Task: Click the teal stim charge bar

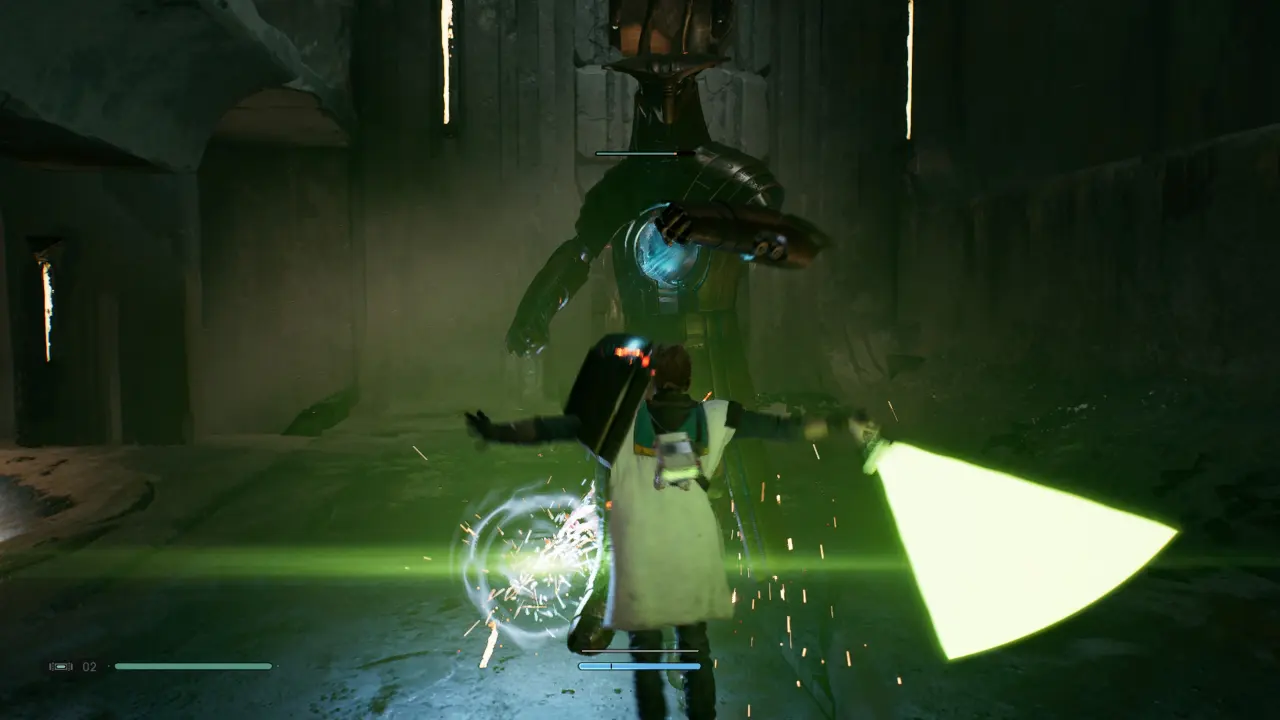Action: (x=195, y=664)
